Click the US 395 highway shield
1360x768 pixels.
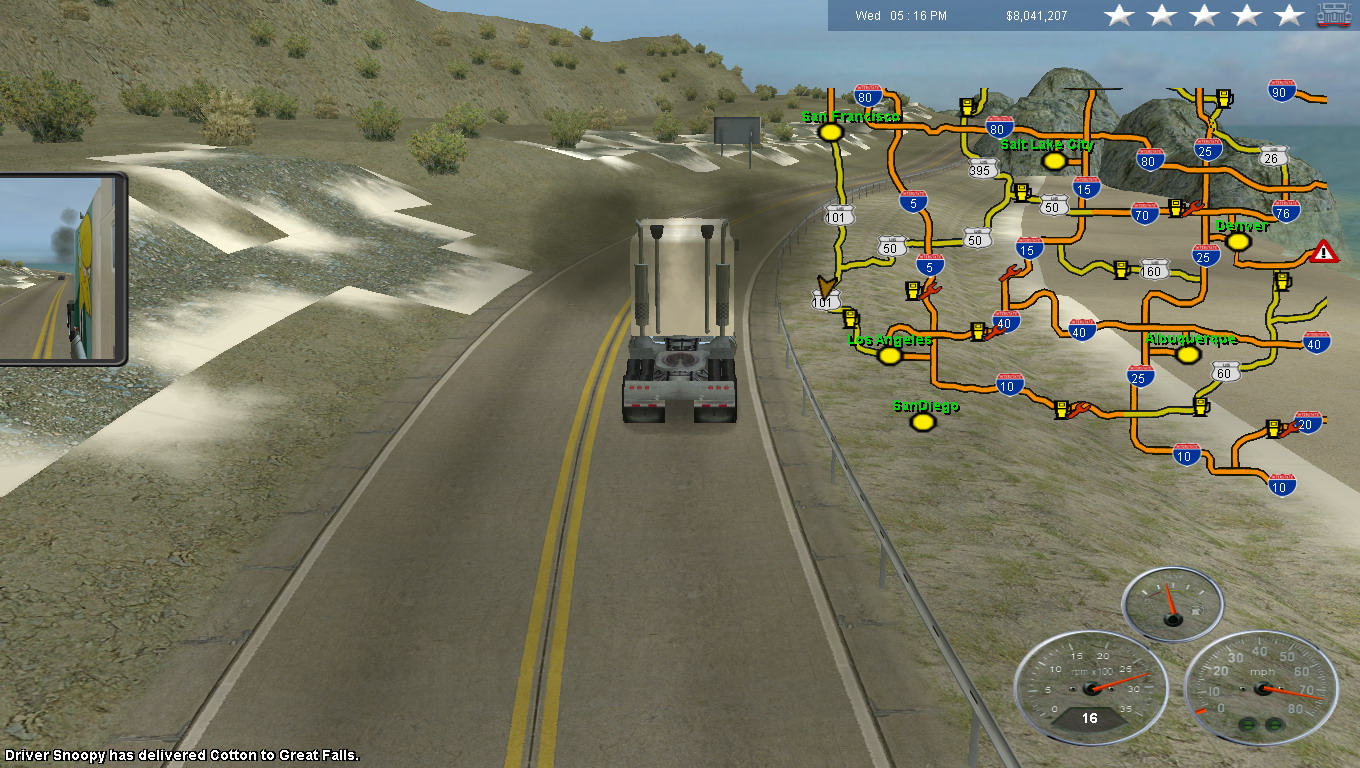pos(982,169)
